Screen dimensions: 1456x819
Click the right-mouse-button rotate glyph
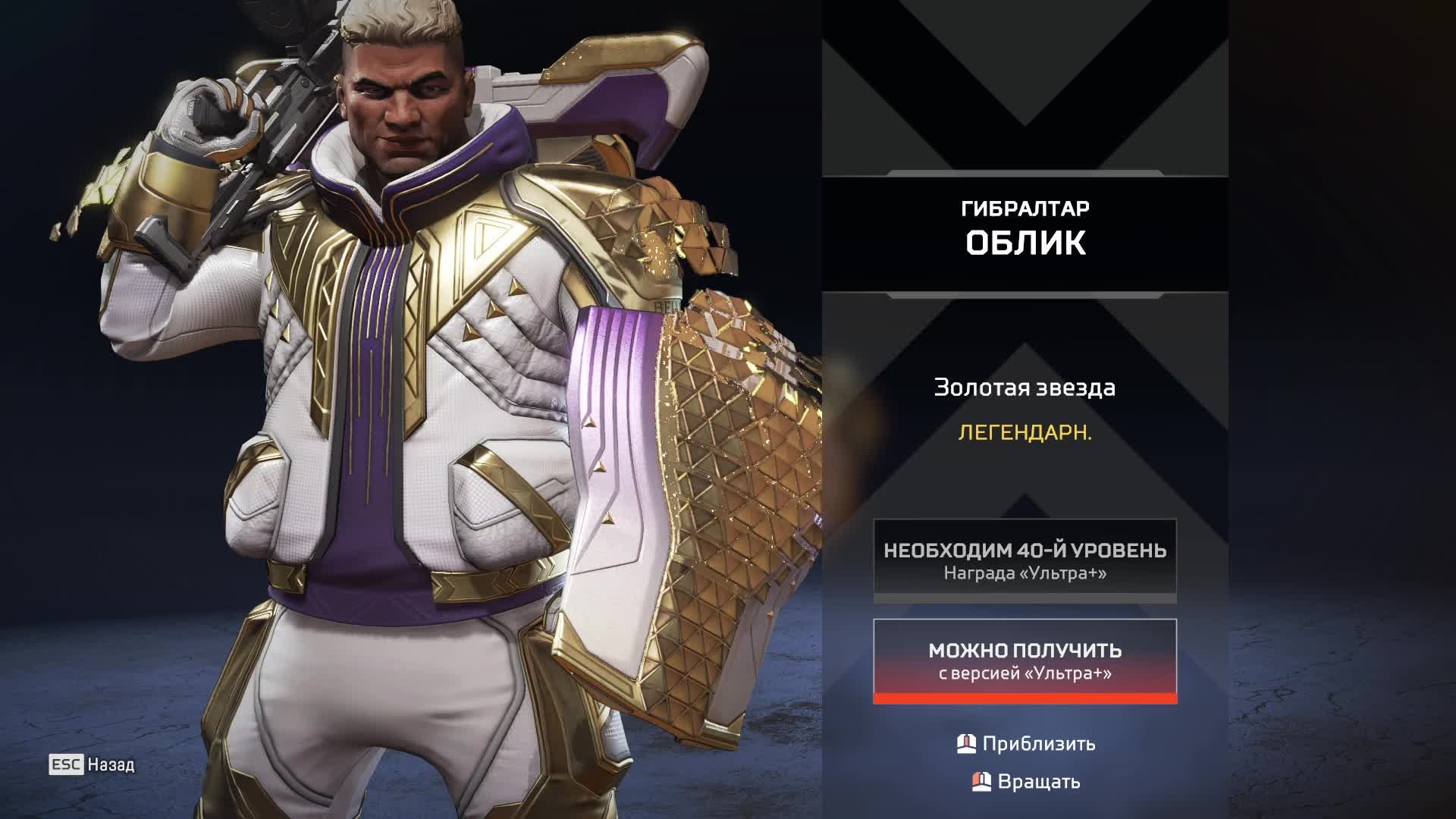981,780
